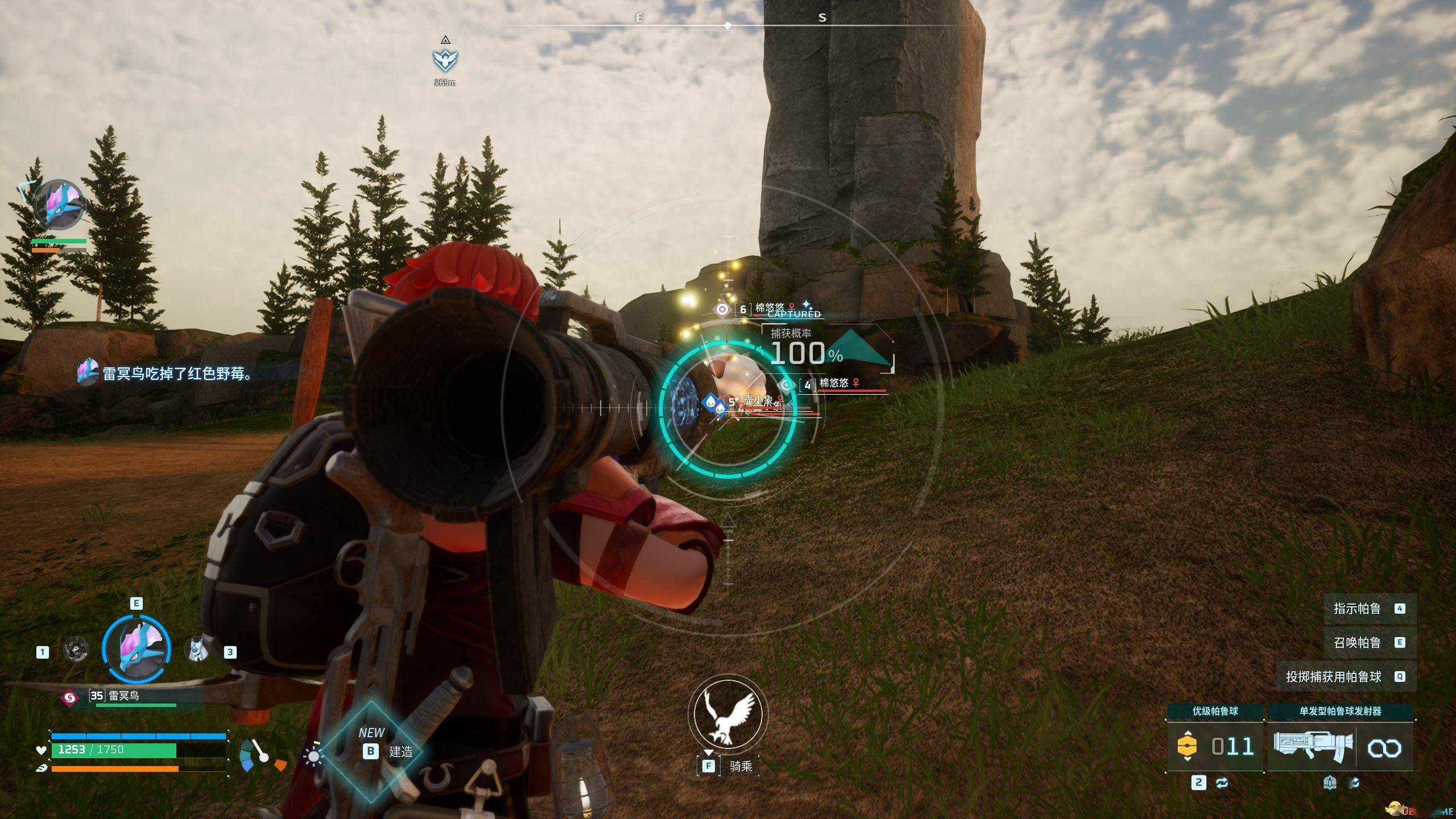This screenshot has height=819, width=1456.
Task: Select the 投掷捕获用帕鲁球 throw action
Action: [x=1334, y=677]
